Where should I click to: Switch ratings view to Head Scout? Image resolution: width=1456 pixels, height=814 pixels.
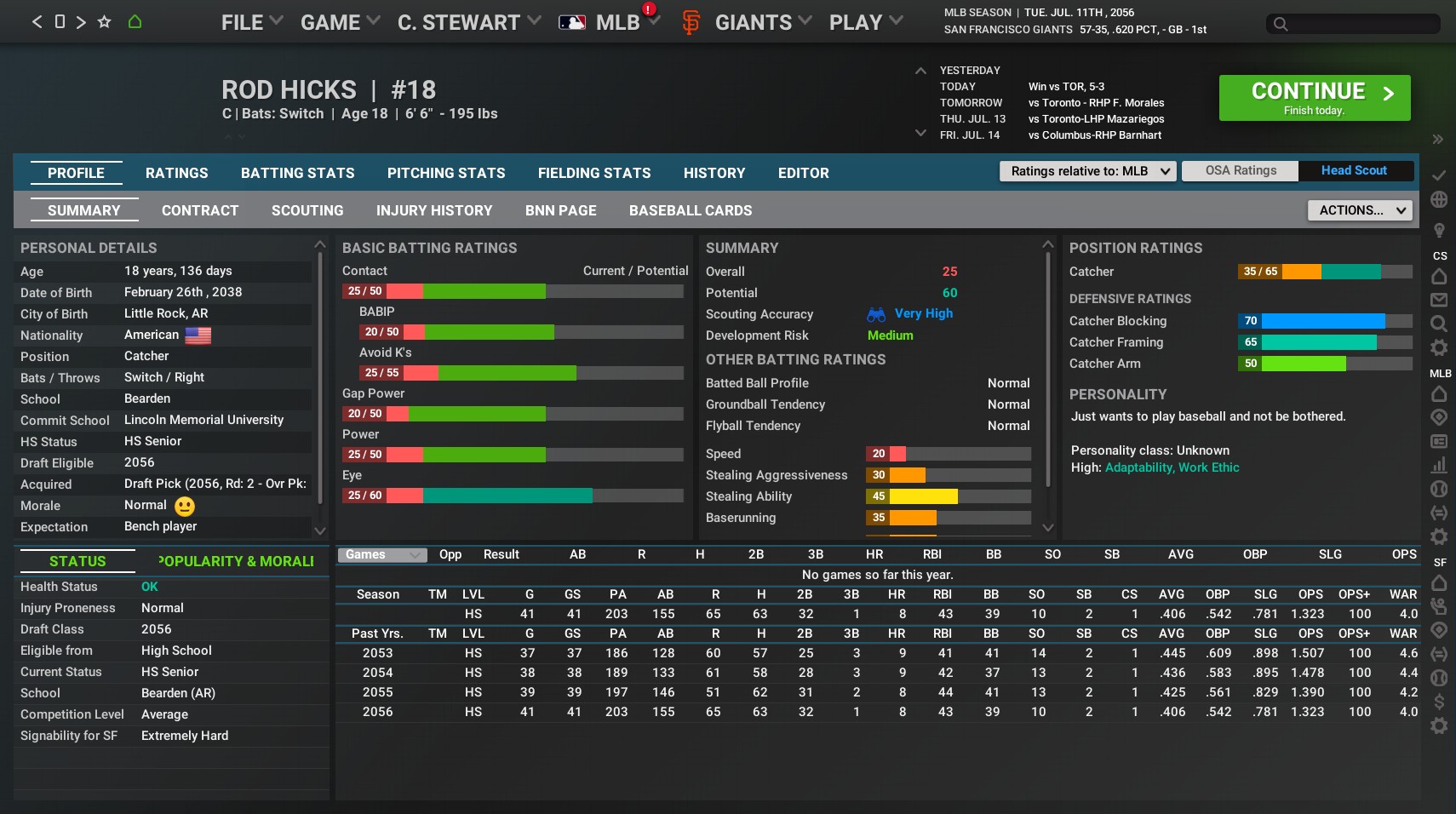[x=1353, y=170]
